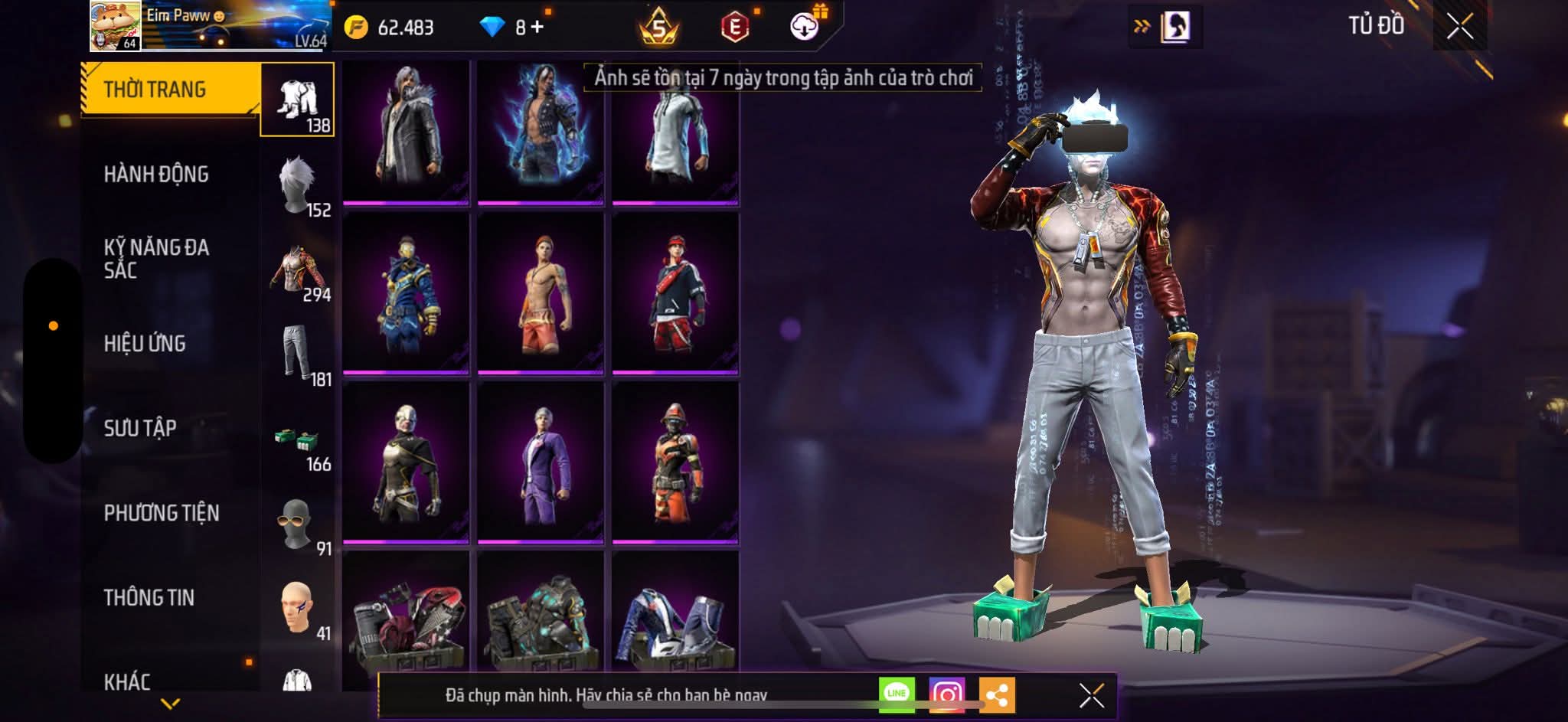Choose the shirtless orange shorts outfit
The height and width of the screenshot is (722, 1568).
541,295
